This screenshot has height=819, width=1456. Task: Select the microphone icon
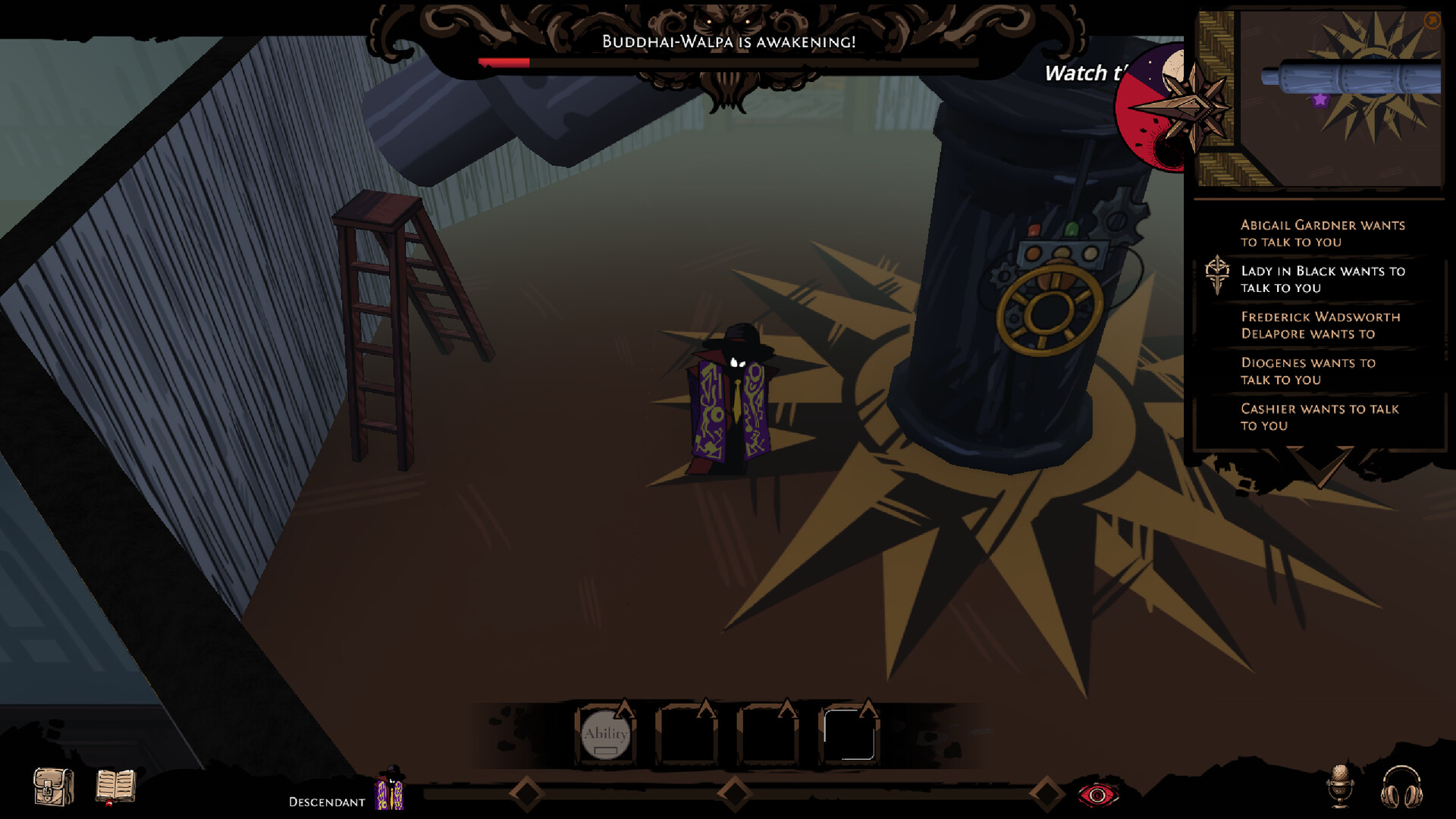pos(1341,786)
